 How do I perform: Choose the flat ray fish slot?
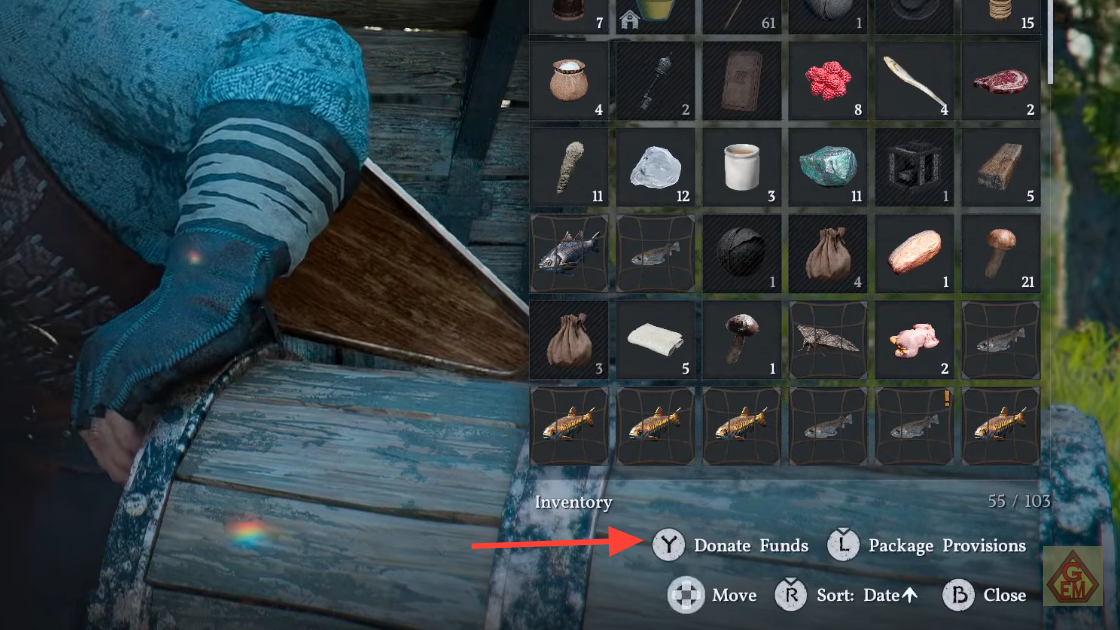coord(827,340)
